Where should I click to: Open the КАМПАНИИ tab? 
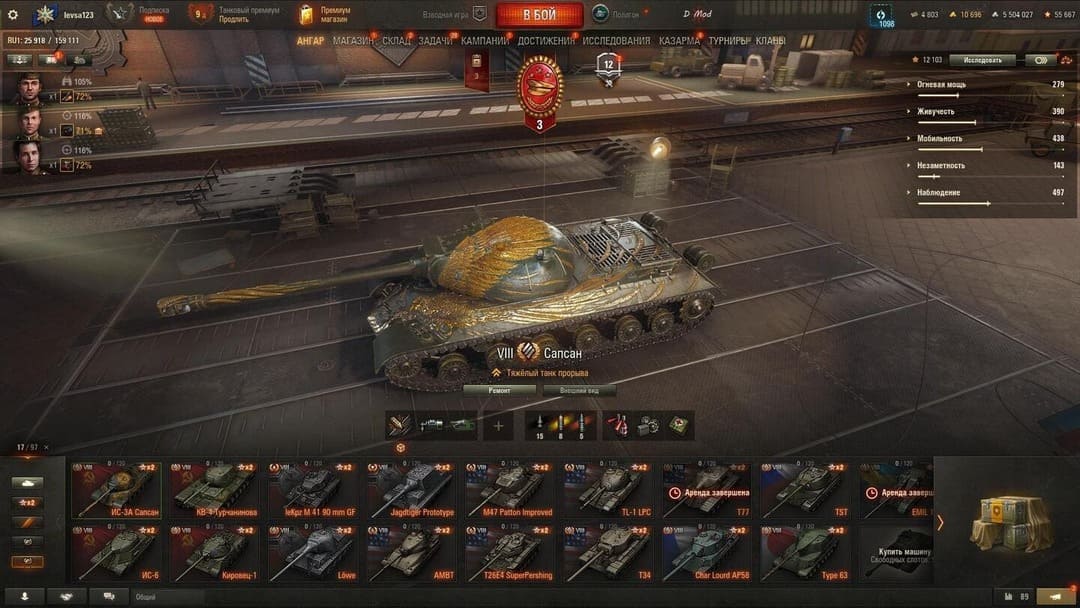tap(485, 41)
